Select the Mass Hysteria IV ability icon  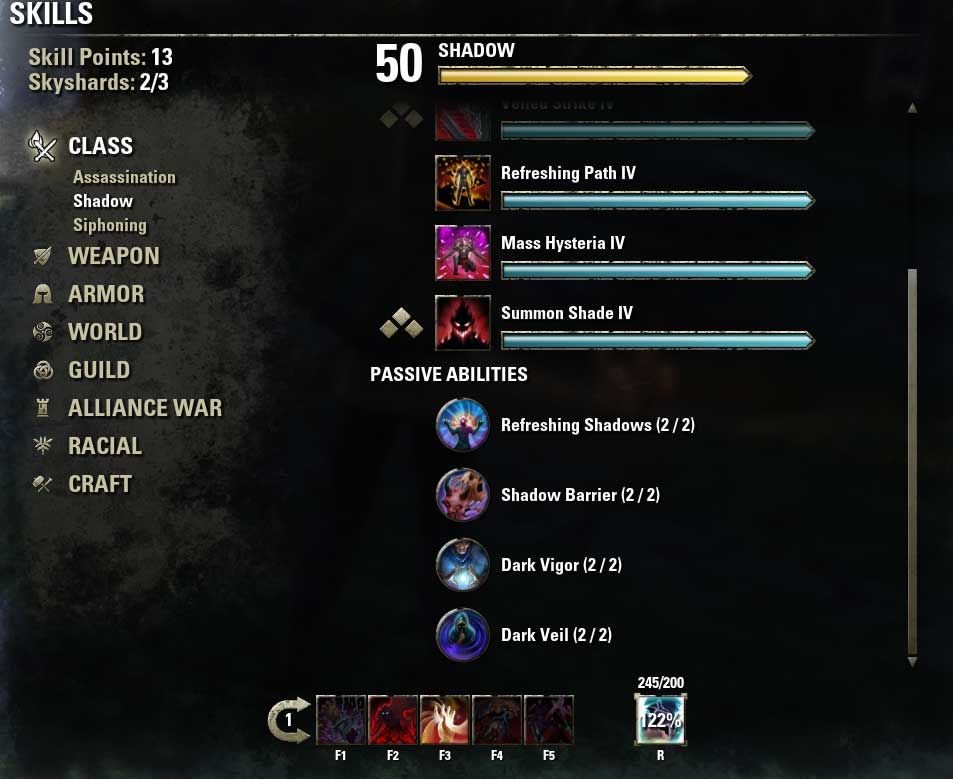pyautogui.click(x=463, y=253)
